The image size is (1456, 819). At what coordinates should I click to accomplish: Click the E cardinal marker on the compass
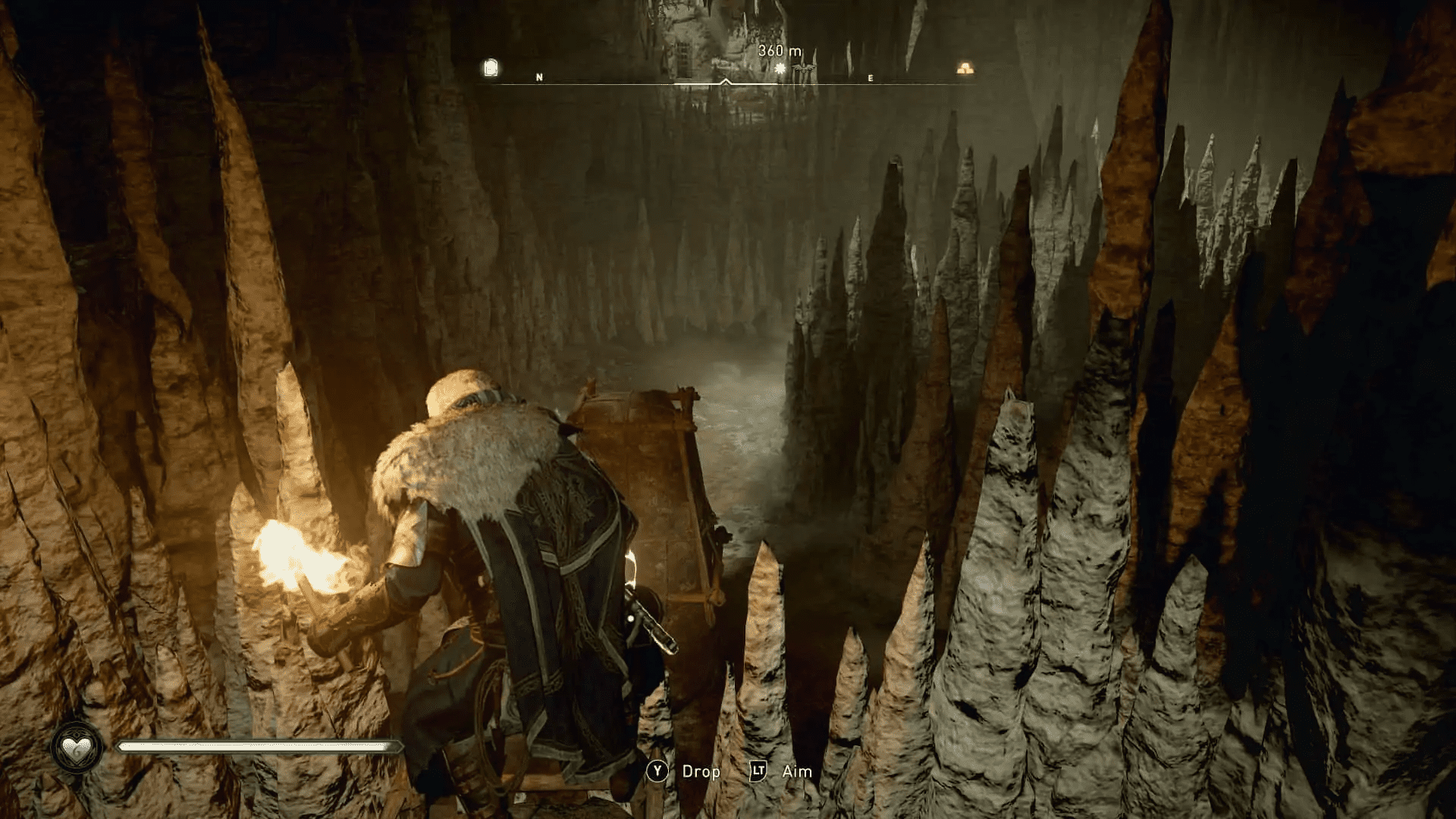869,77
